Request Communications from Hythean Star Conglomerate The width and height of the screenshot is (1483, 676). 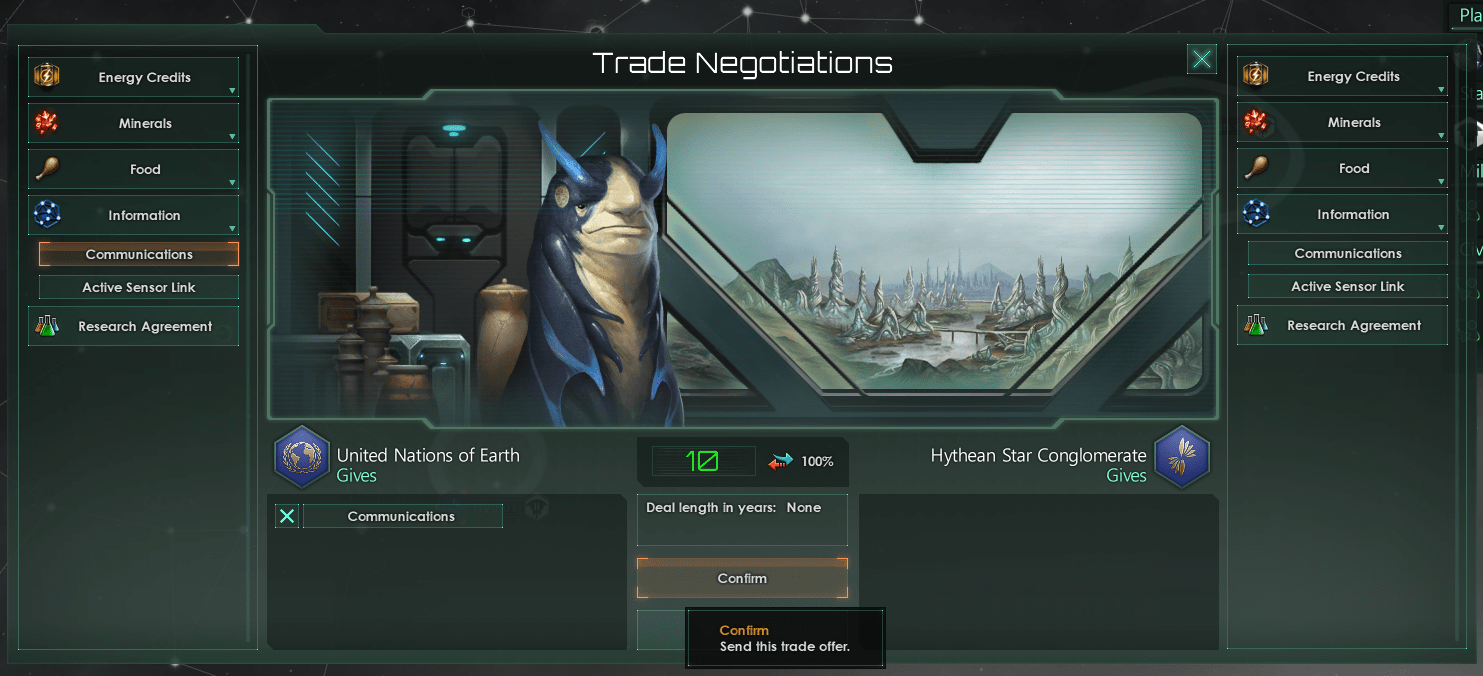(1348, 254)
